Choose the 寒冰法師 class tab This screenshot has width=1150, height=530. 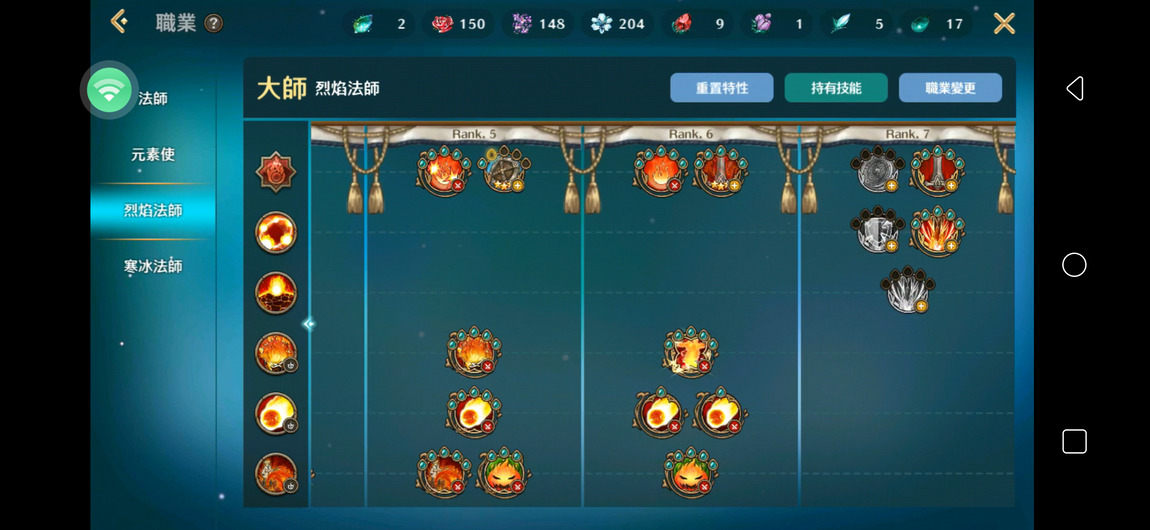point(153,267)
